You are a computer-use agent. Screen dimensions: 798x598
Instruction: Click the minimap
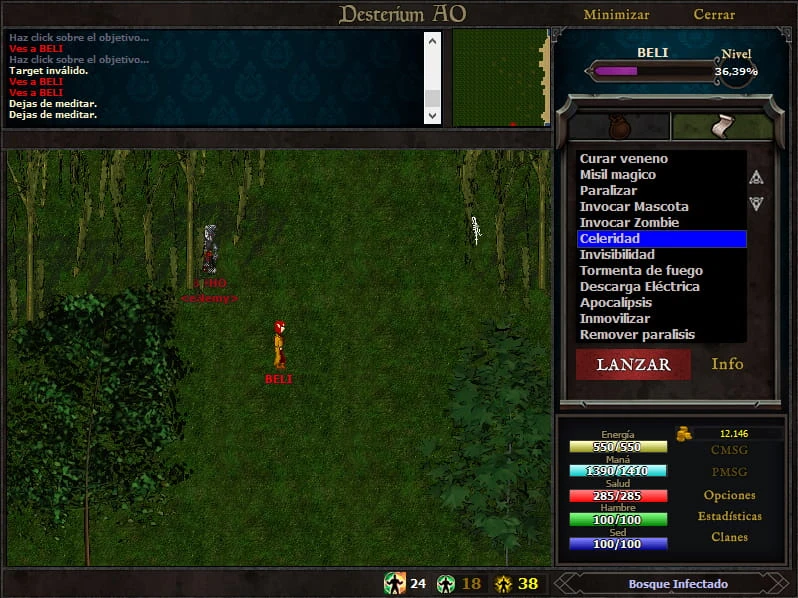(501, 77)
